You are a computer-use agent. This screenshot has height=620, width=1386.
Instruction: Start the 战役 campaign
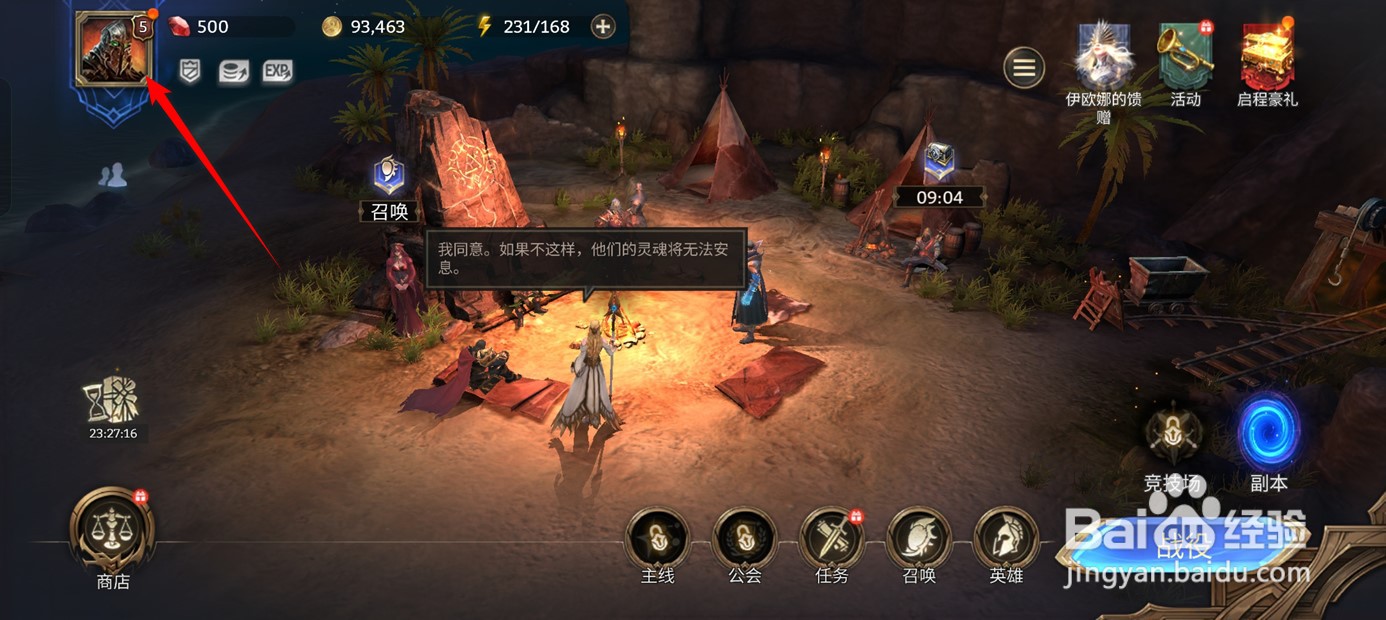(x=1185, y=546)
